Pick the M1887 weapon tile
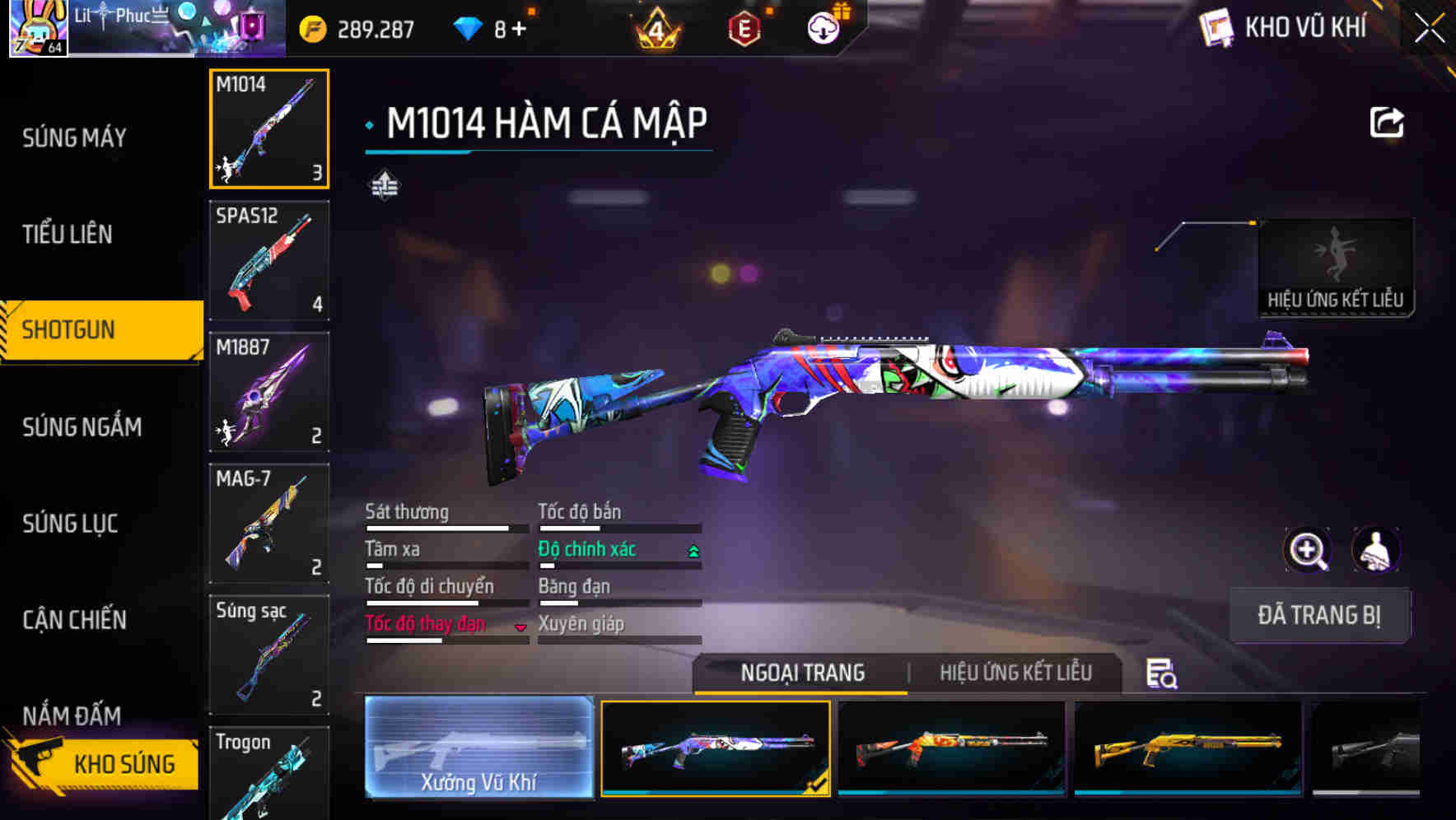 pos(269,392)
